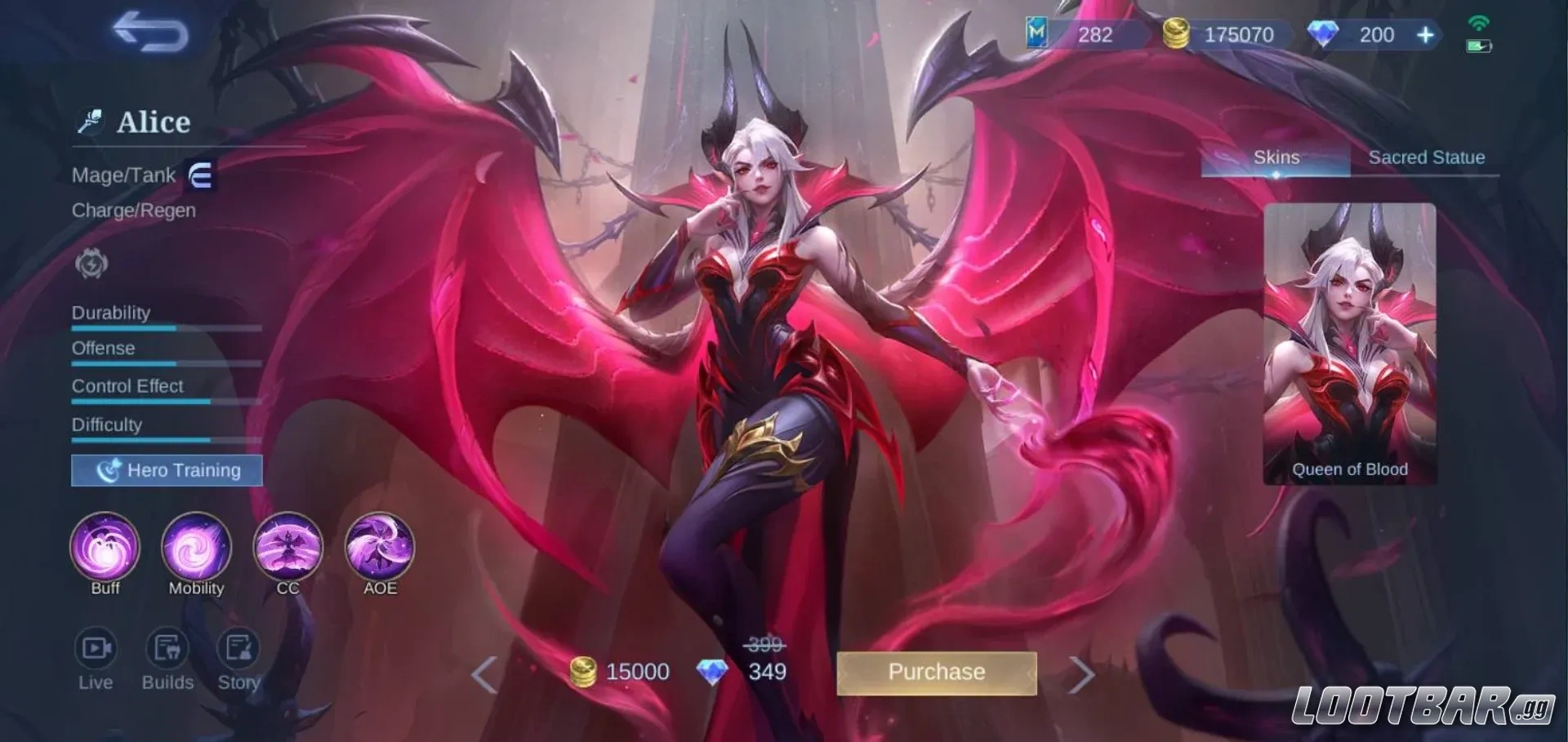1568x742 pixels.
Task: Tap the Mage/Tank role emblem
Action: 203,175
